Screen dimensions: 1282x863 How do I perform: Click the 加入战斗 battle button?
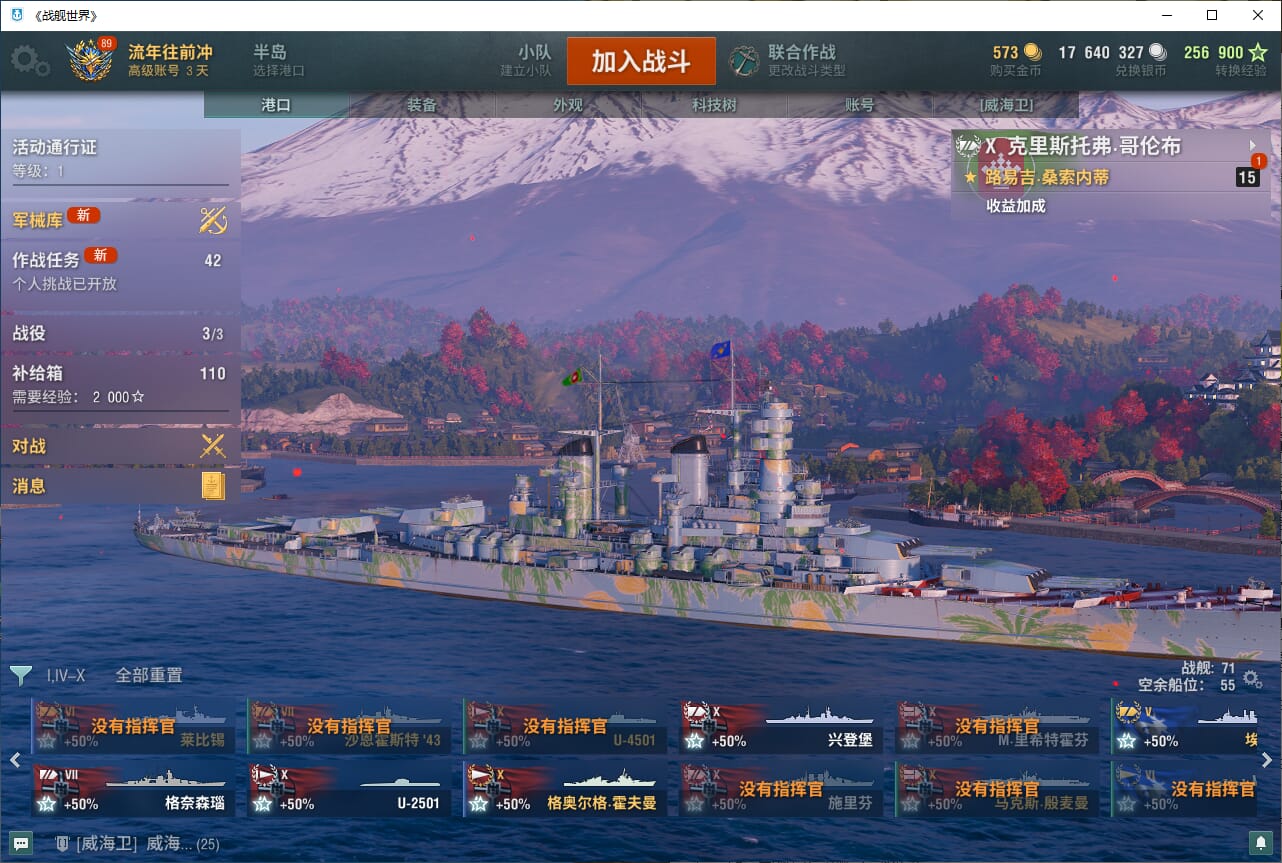click(x=641, y=61)
